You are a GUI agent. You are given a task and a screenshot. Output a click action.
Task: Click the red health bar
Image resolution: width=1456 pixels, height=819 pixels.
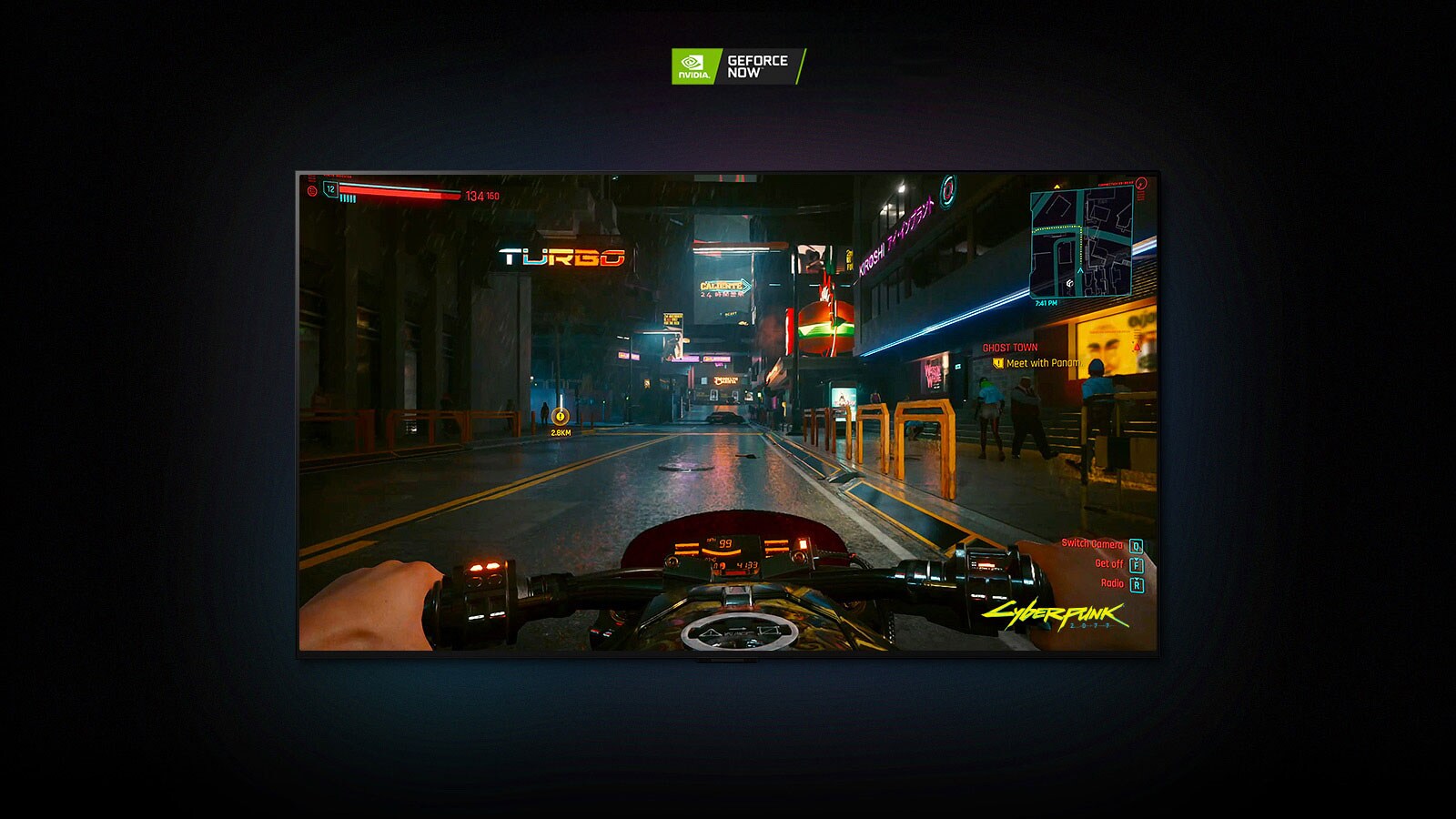[x=400, y=192]
